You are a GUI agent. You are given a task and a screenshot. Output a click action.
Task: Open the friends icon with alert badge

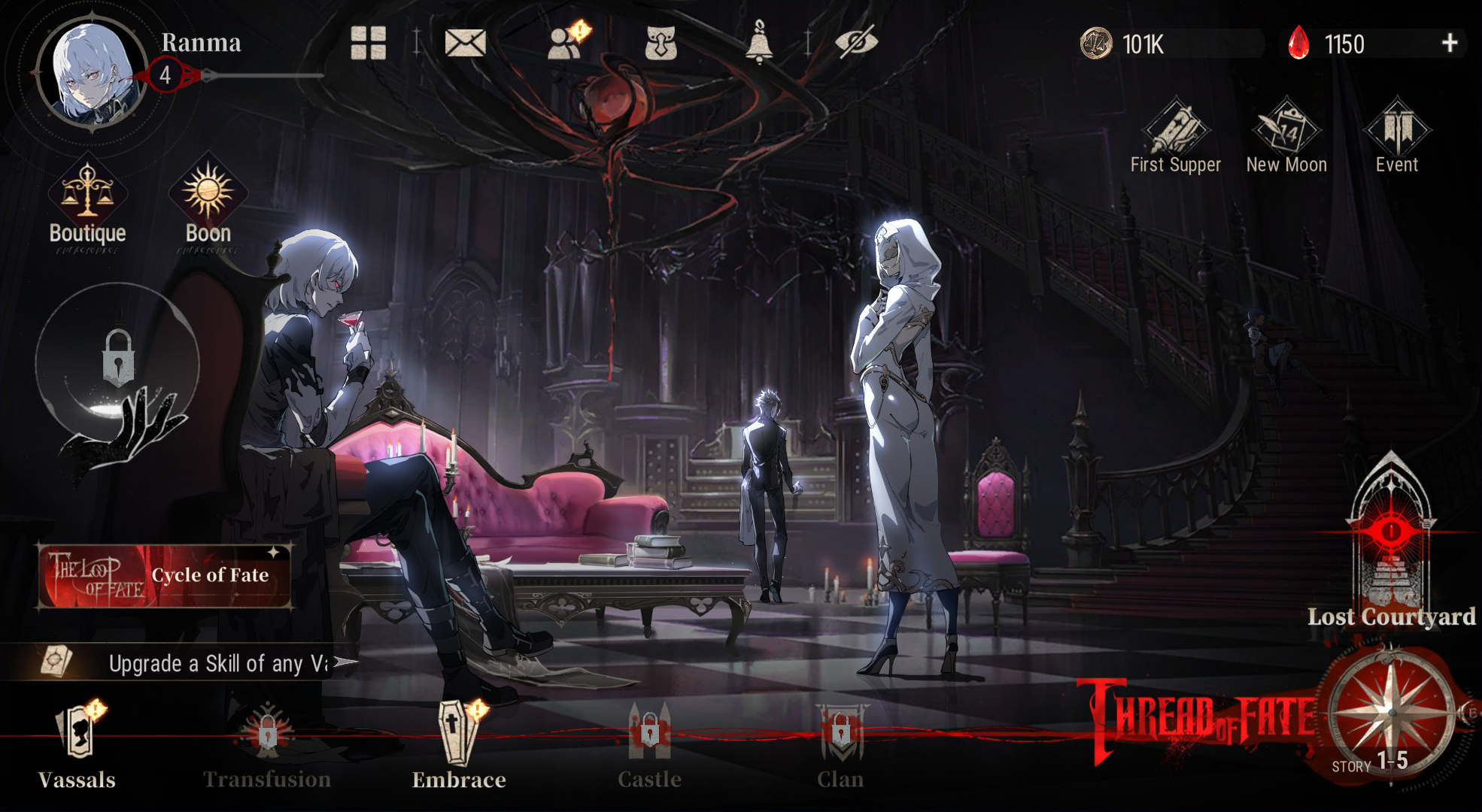pos(566,43)
